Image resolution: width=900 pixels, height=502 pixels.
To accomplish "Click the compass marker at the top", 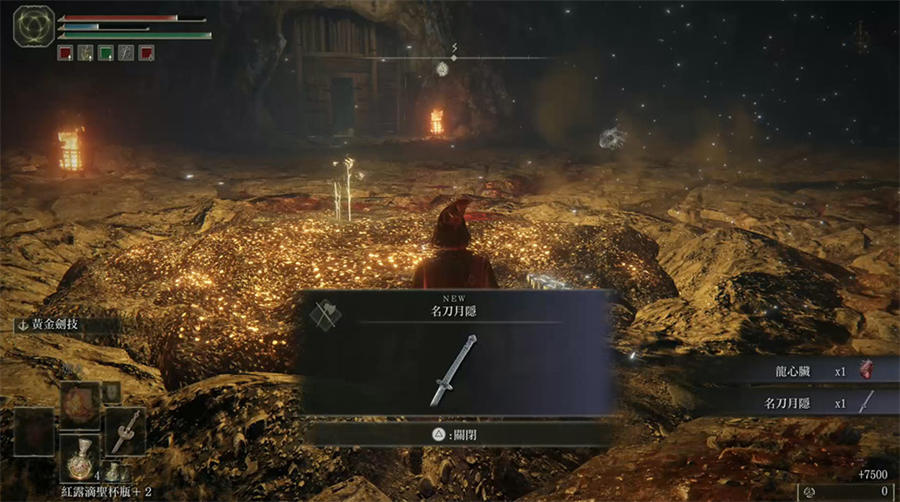I will point(442,68).
